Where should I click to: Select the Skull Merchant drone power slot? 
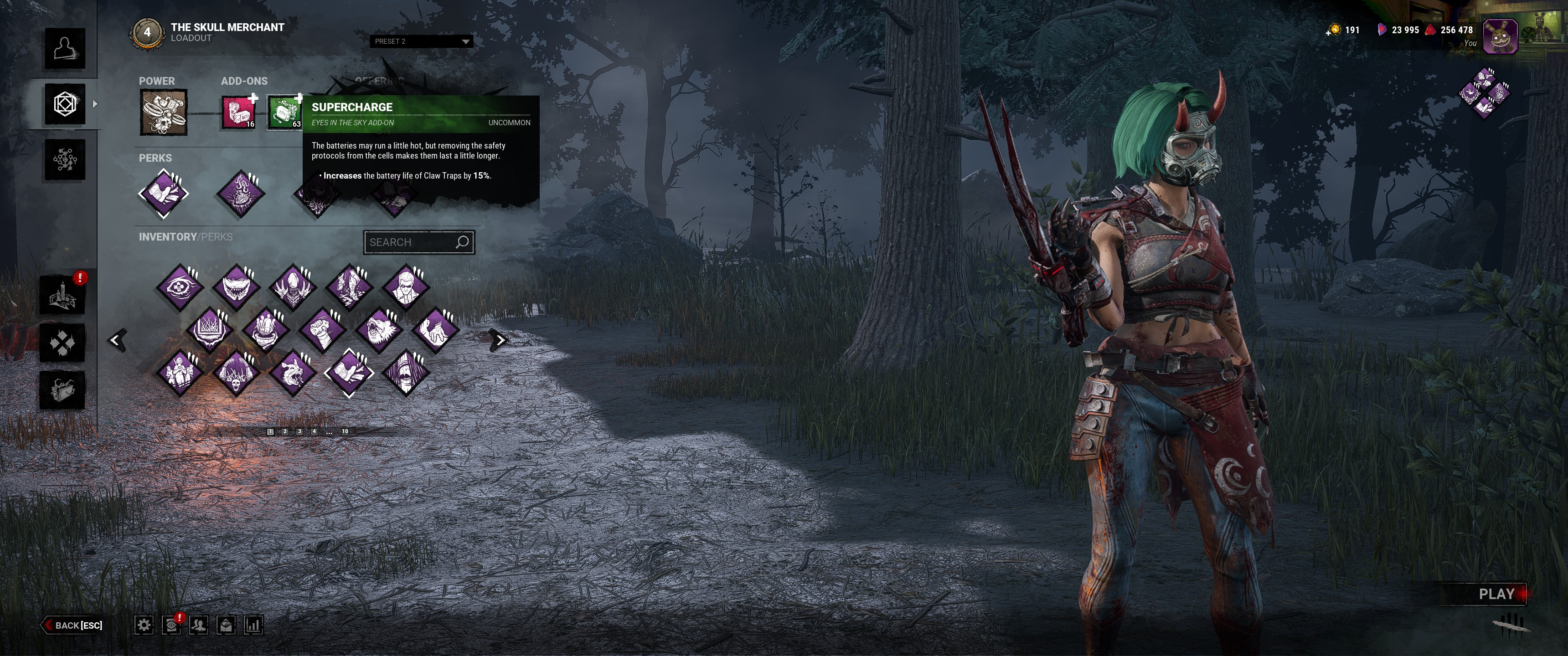coord(164,113)
